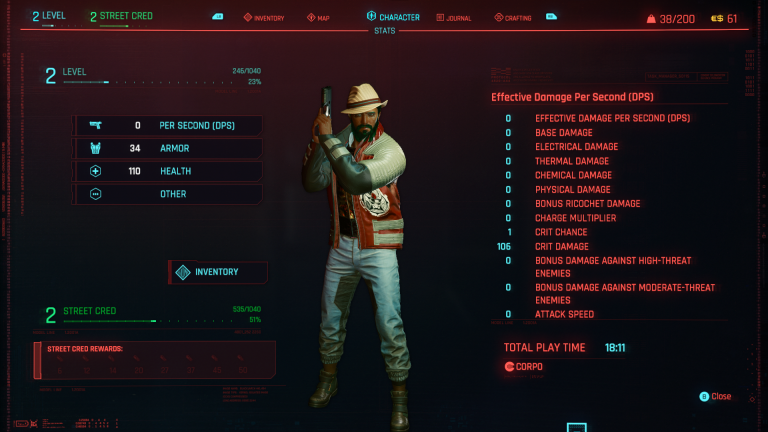Select the Per Second (DPS) stat row
The width and height of the screenshot is (768, 432).
pos(167,126)
